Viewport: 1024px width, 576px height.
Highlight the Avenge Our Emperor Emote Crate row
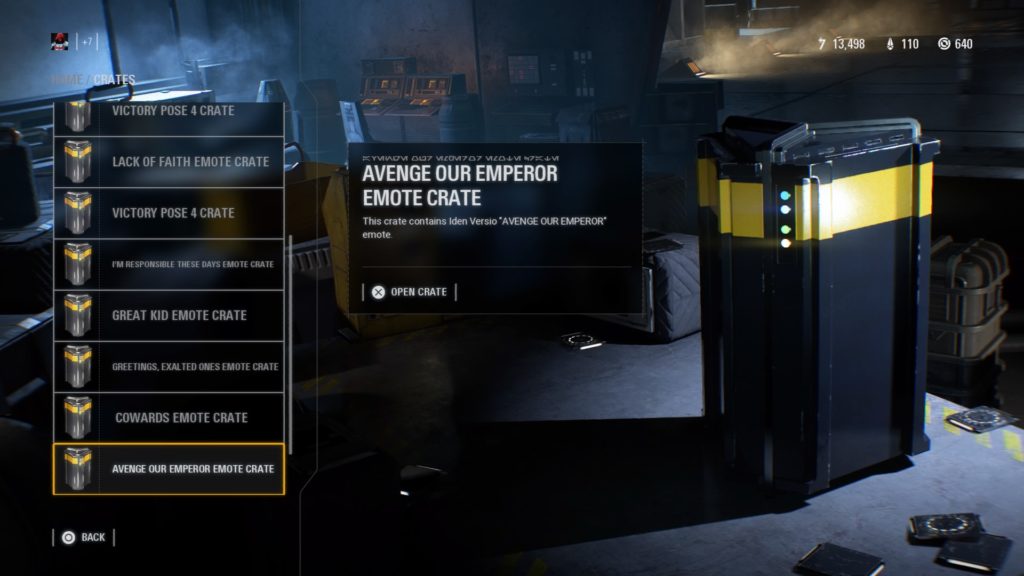(169, 469)
